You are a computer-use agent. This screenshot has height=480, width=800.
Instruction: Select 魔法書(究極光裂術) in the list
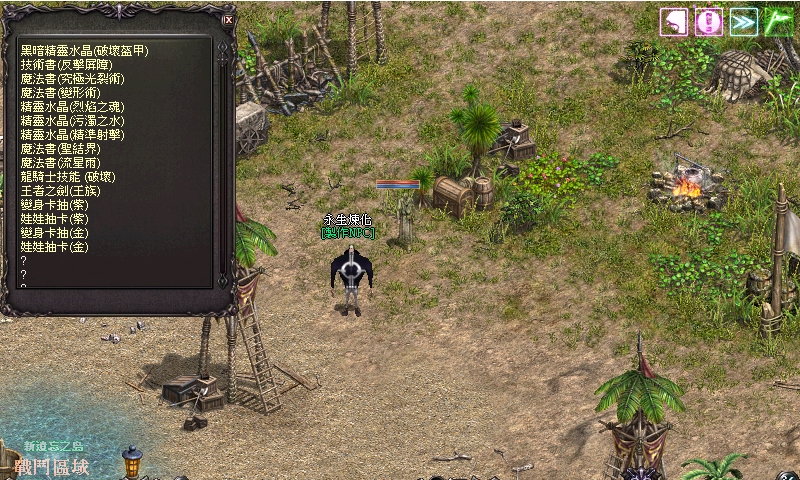click(73, 78)
